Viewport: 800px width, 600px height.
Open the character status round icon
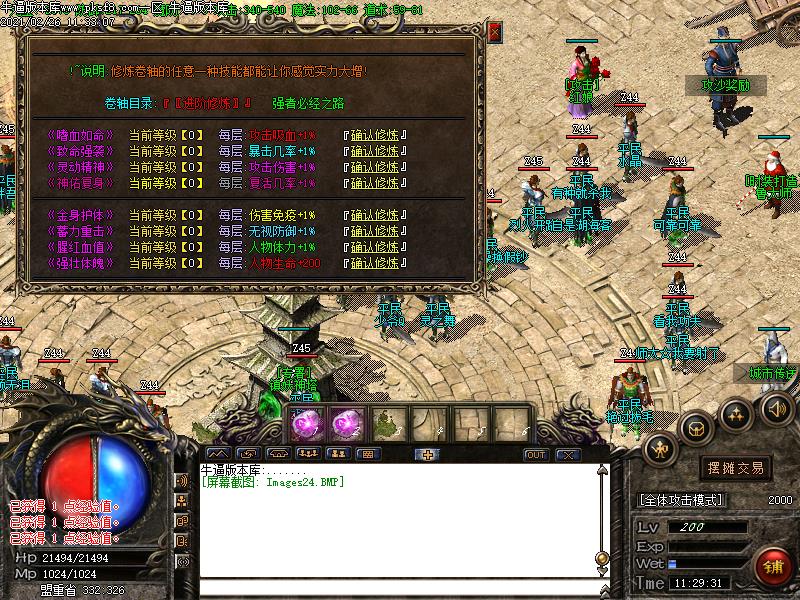pyautogui.click(x=660, y=449)
